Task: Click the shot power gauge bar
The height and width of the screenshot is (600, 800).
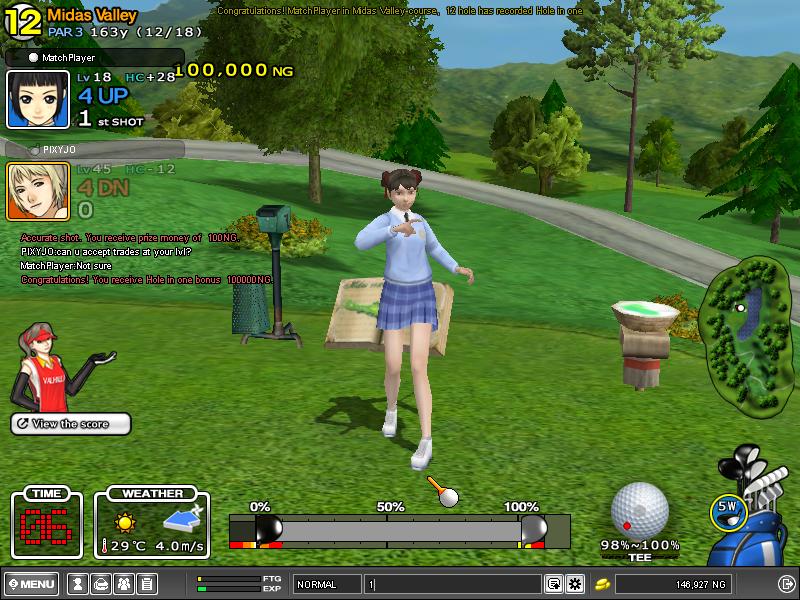Action: [400, 530]
